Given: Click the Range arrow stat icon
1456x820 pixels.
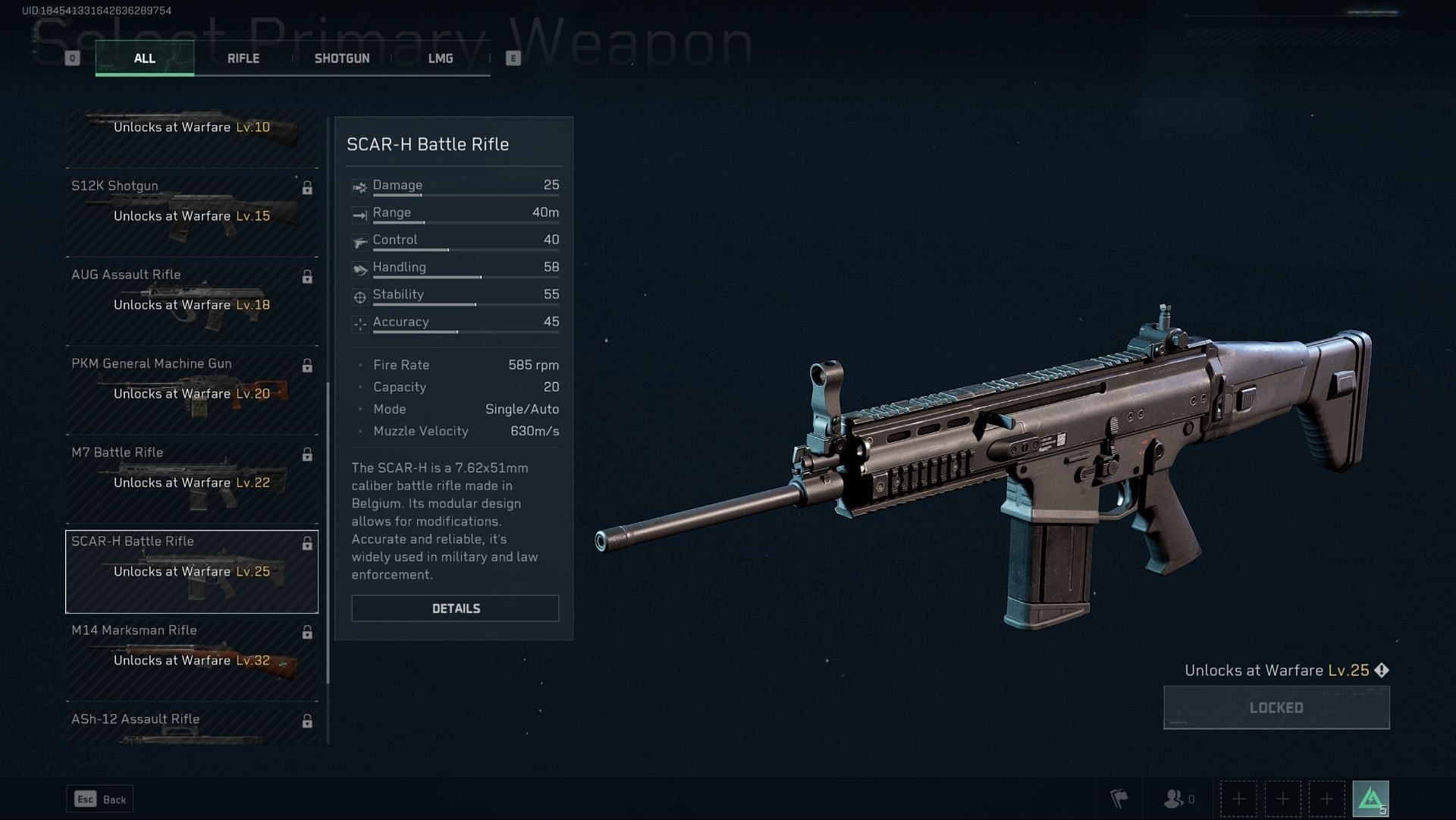Looking at the screenshot, I should coord(359,213).
